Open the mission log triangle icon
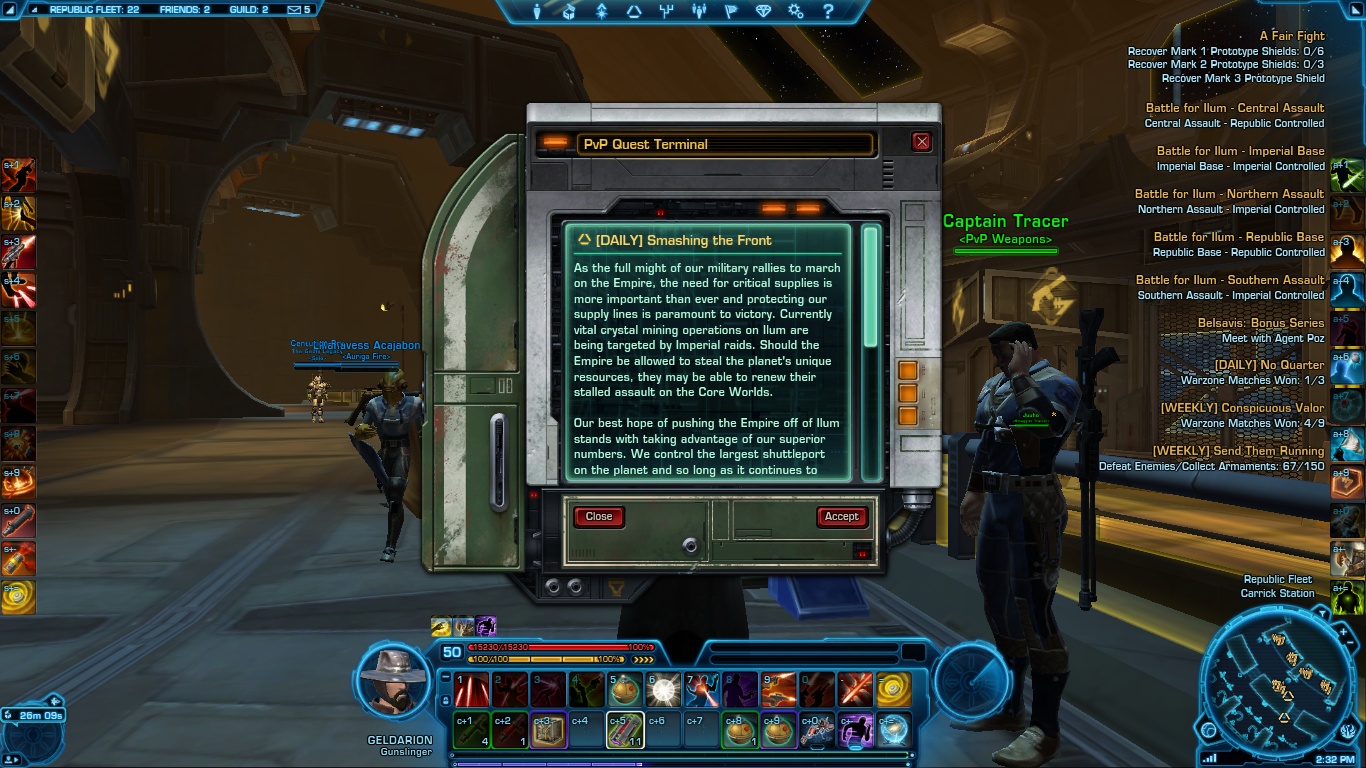 [x=633, y=12]
